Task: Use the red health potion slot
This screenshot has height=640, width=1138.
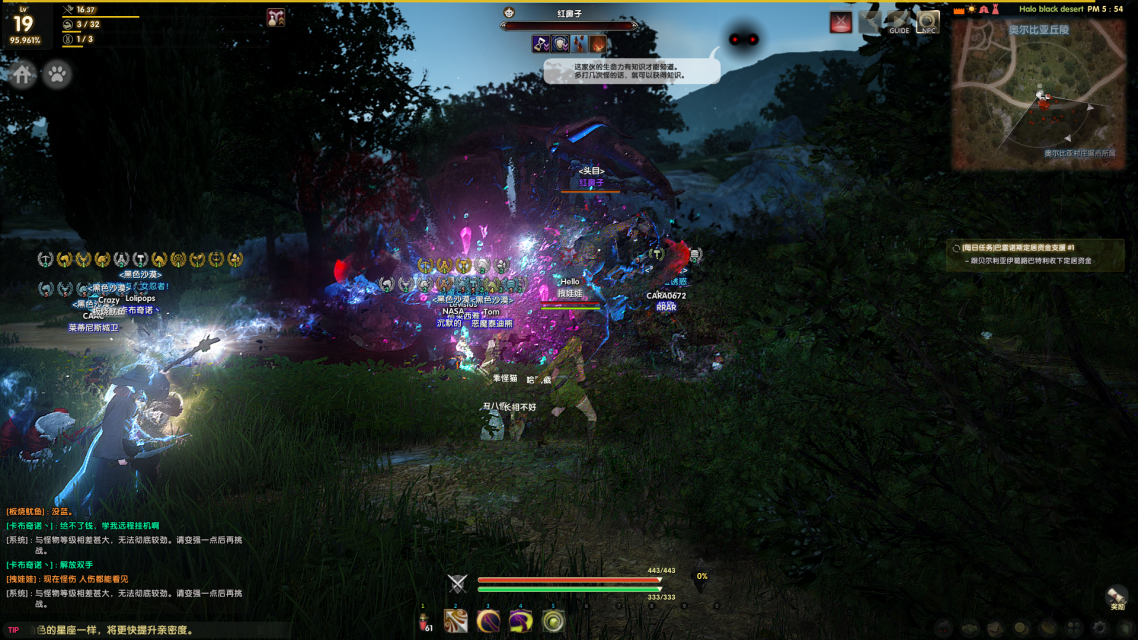Action: [424, 622]
